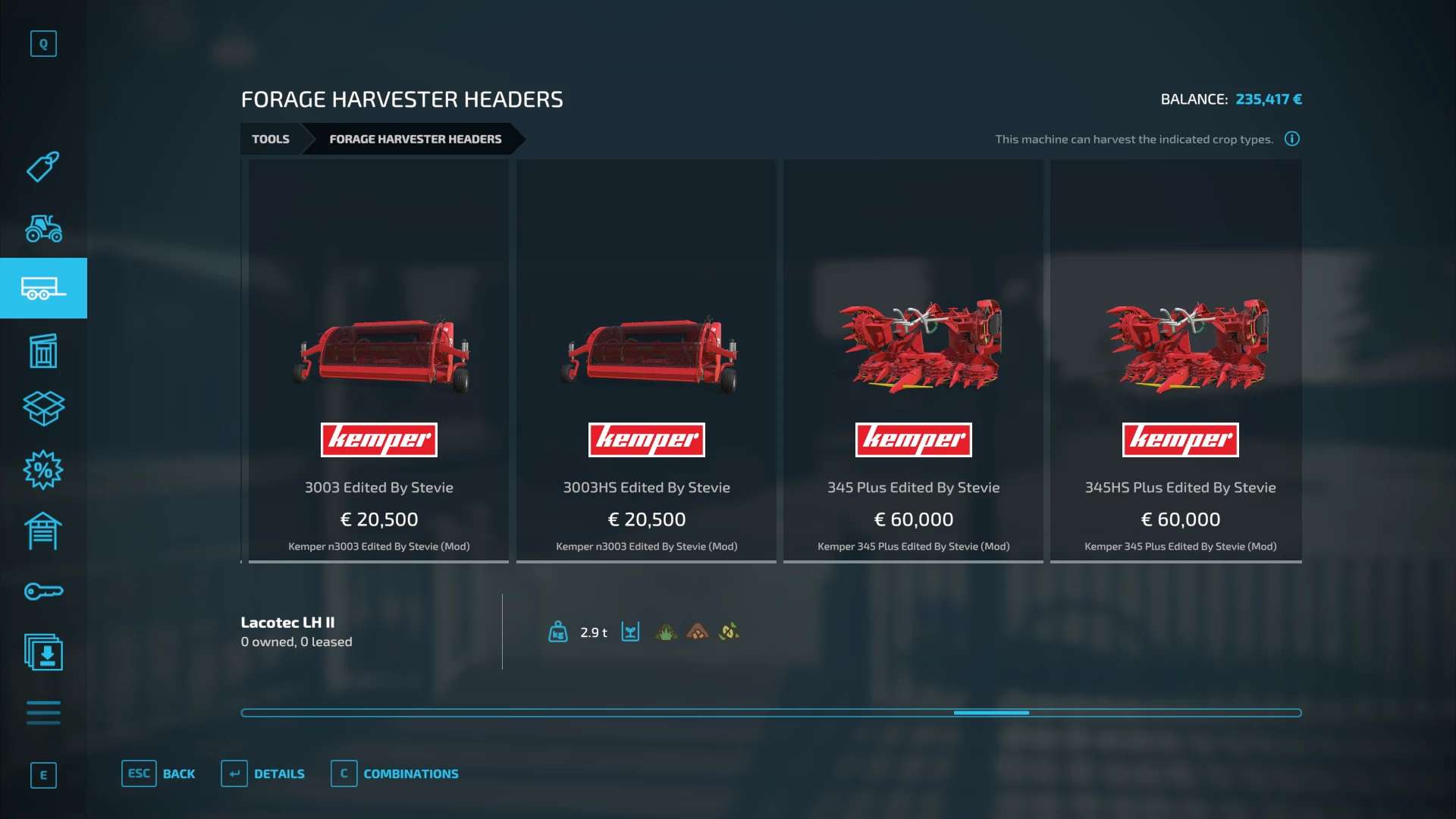Viewport: 1456px width, 819px height.
Task: Select the Kemper 3003 Edited By Stevie header
Action: pos(378,361)
